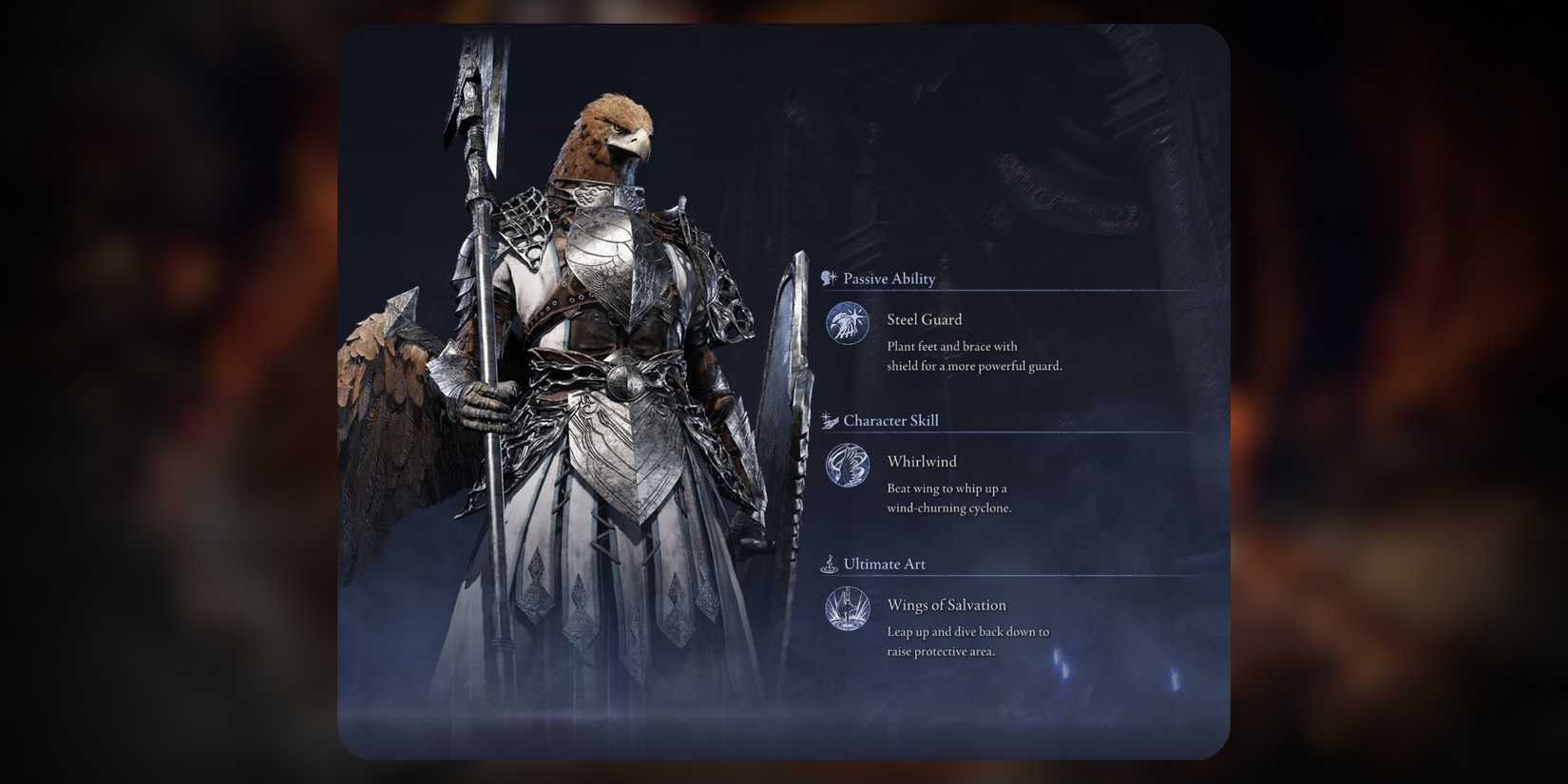
Task: Click the Ultimate Art section icon
Action: (831, 563)
